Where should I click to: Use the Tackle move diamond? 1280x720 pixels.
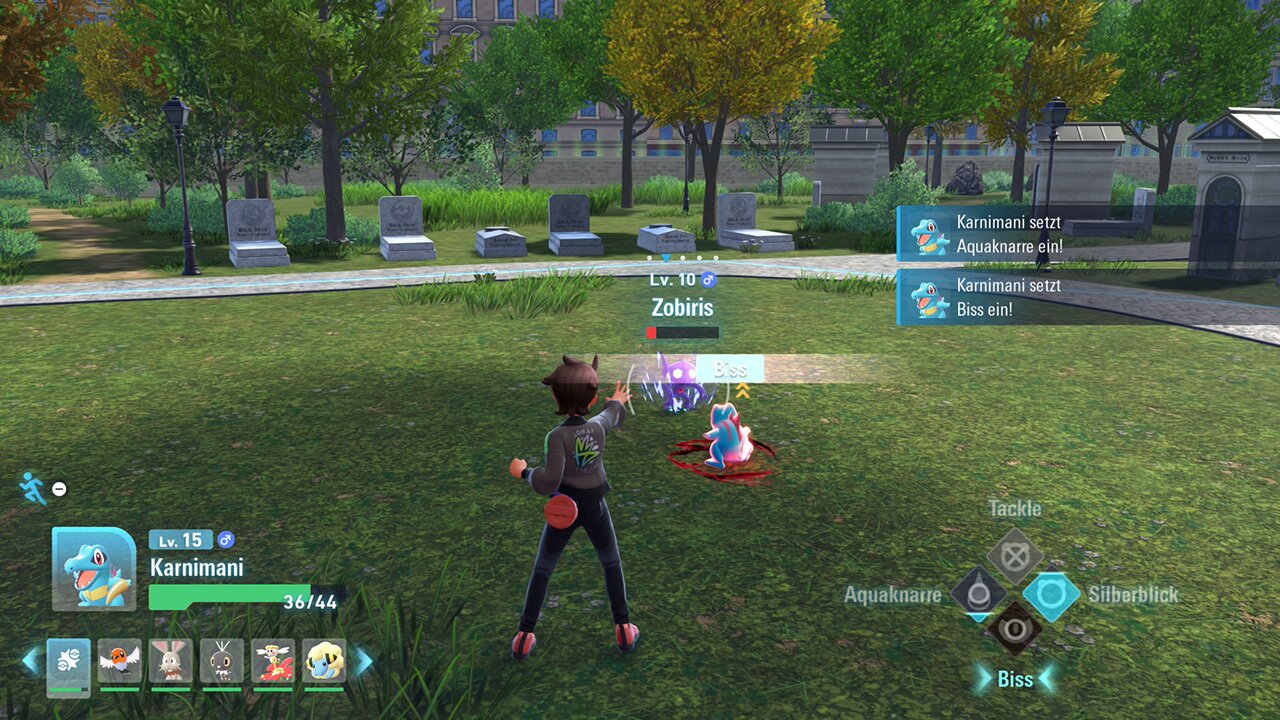[x=1015, y=556]
